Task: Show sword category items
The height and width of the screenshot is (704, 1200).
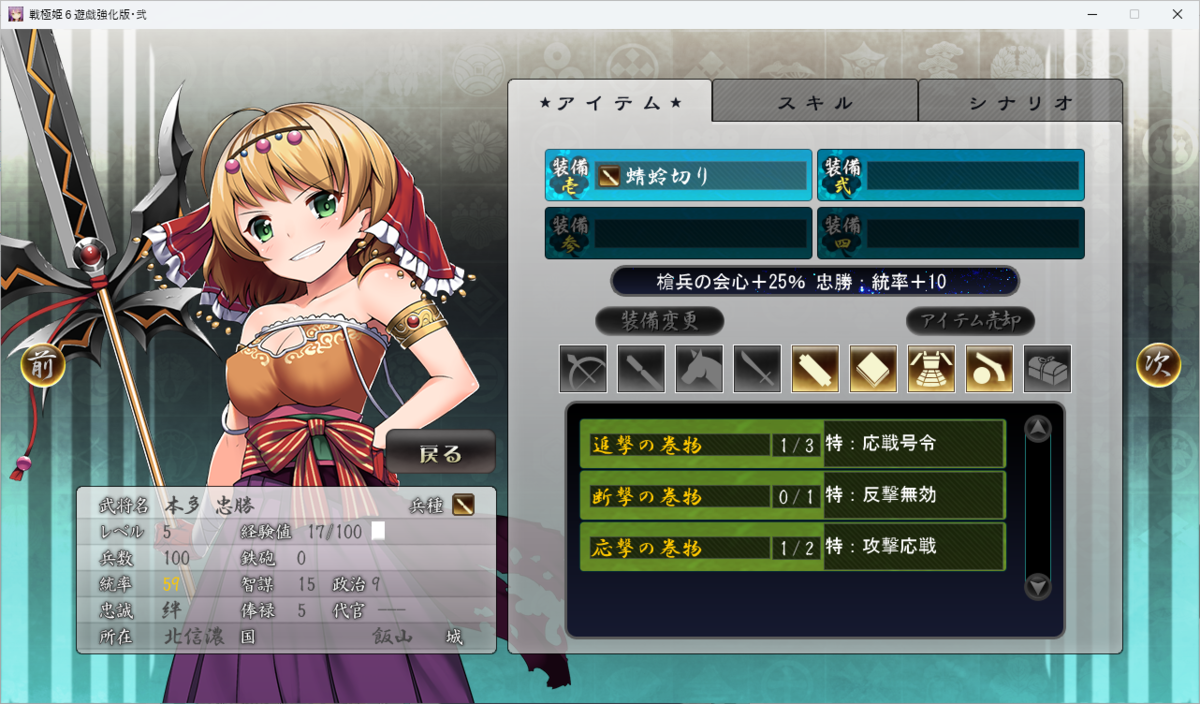Action: click(x=757, y=369)
